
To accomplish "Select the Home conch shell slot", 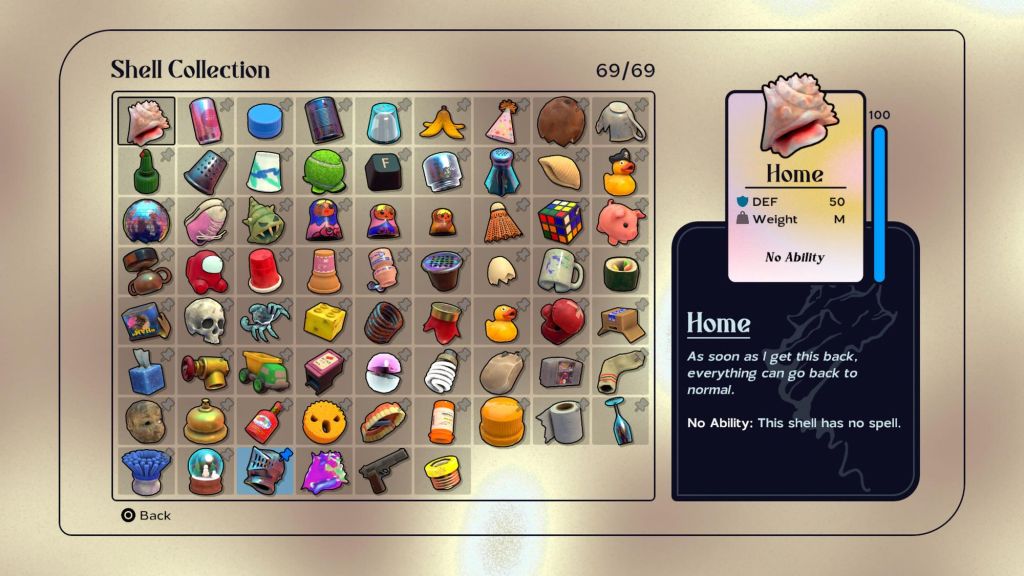I will click(146, 121).
